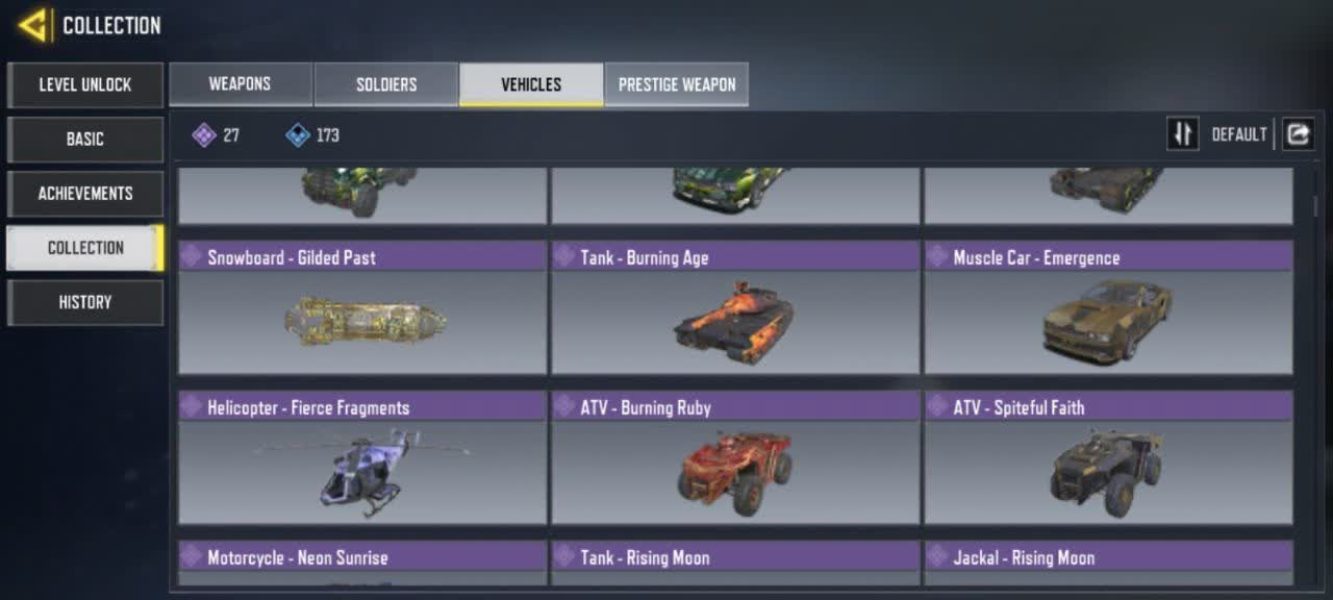Click the share icon button

tap(1298, 134)
